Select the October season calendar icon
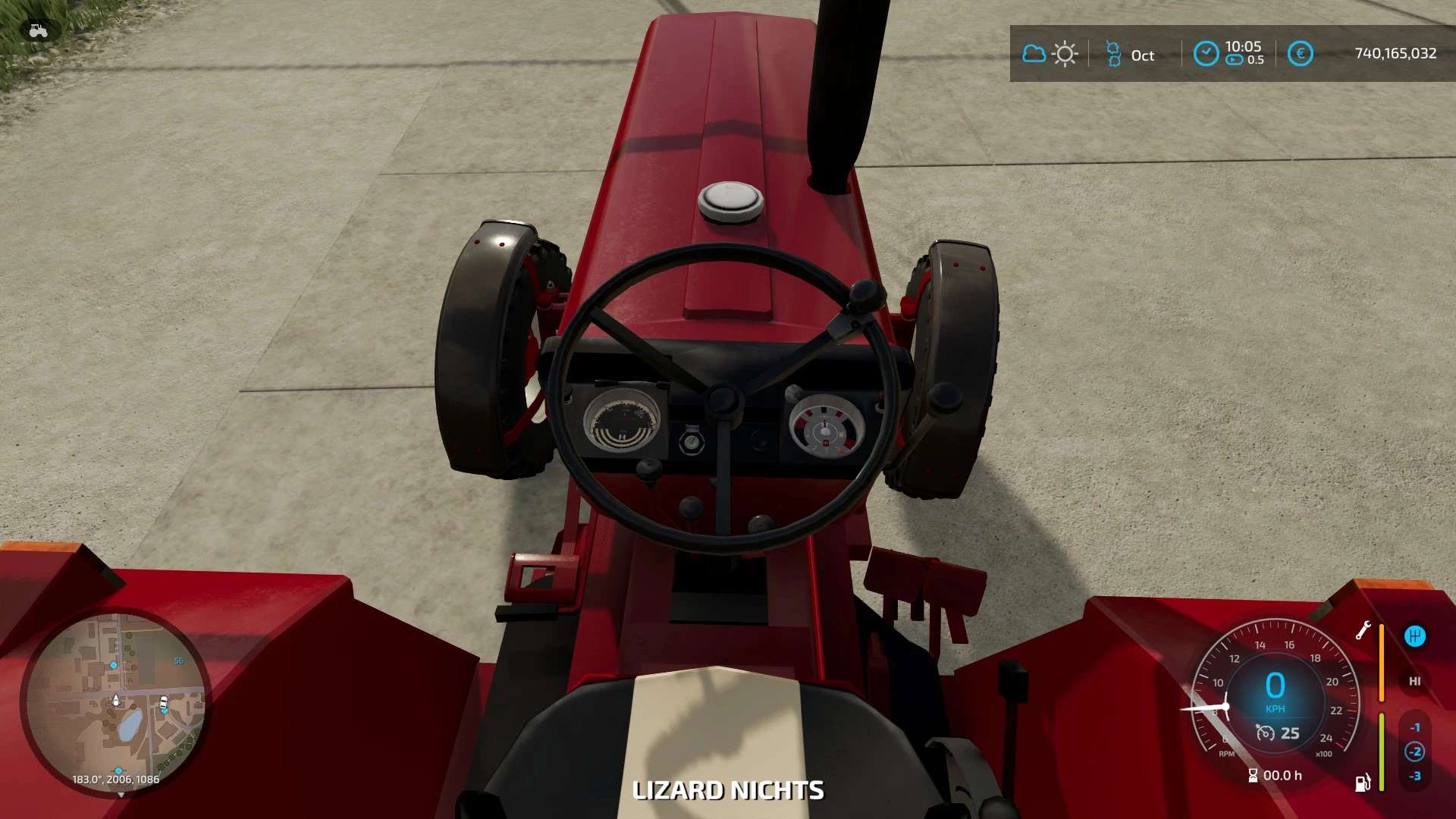Image resolution: width=1456 pixels, height=819 pixels. click(x=1113, y=54)
